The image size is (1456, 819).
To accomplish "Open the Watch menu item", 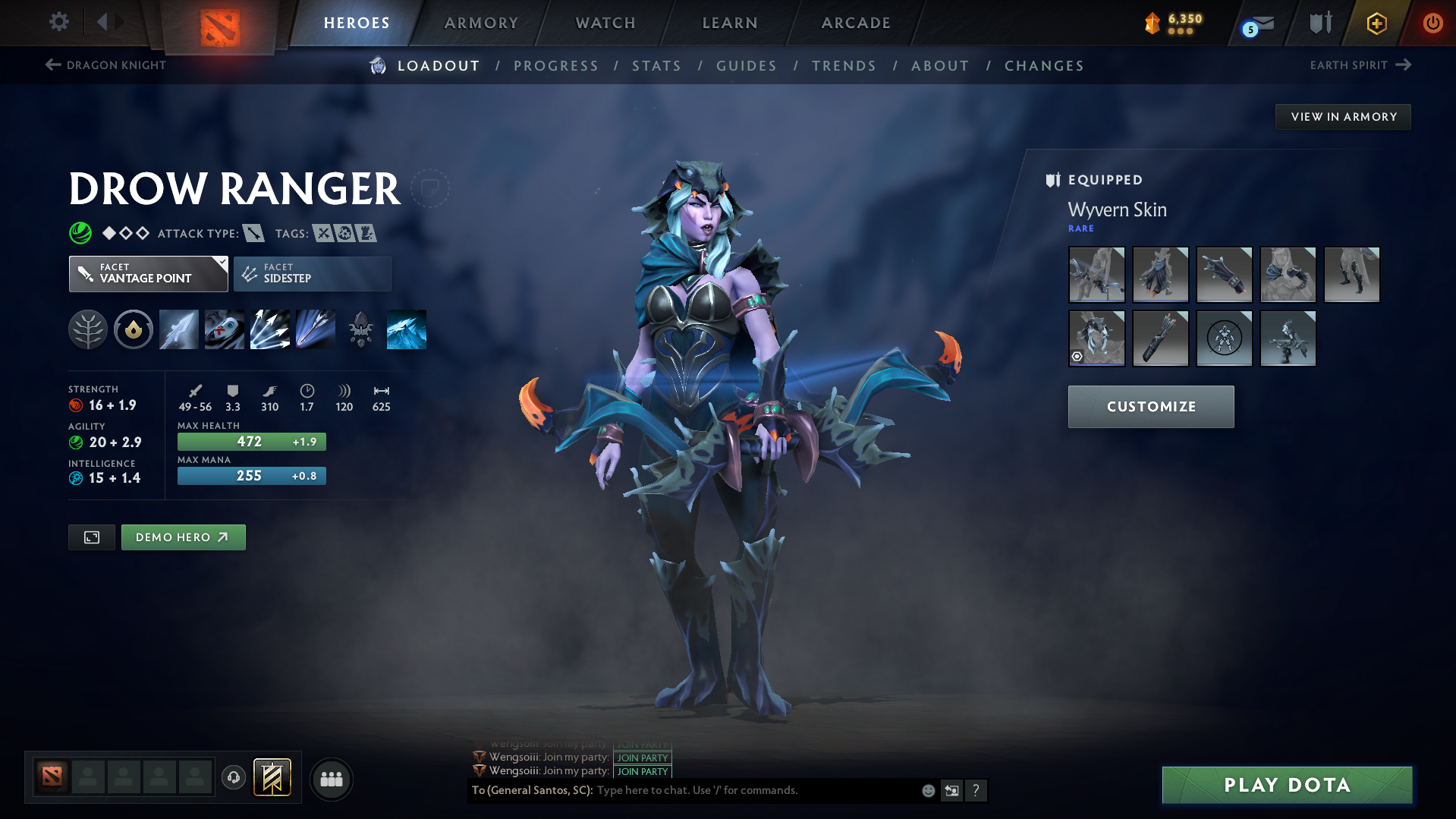I will [x=605, y=23].
